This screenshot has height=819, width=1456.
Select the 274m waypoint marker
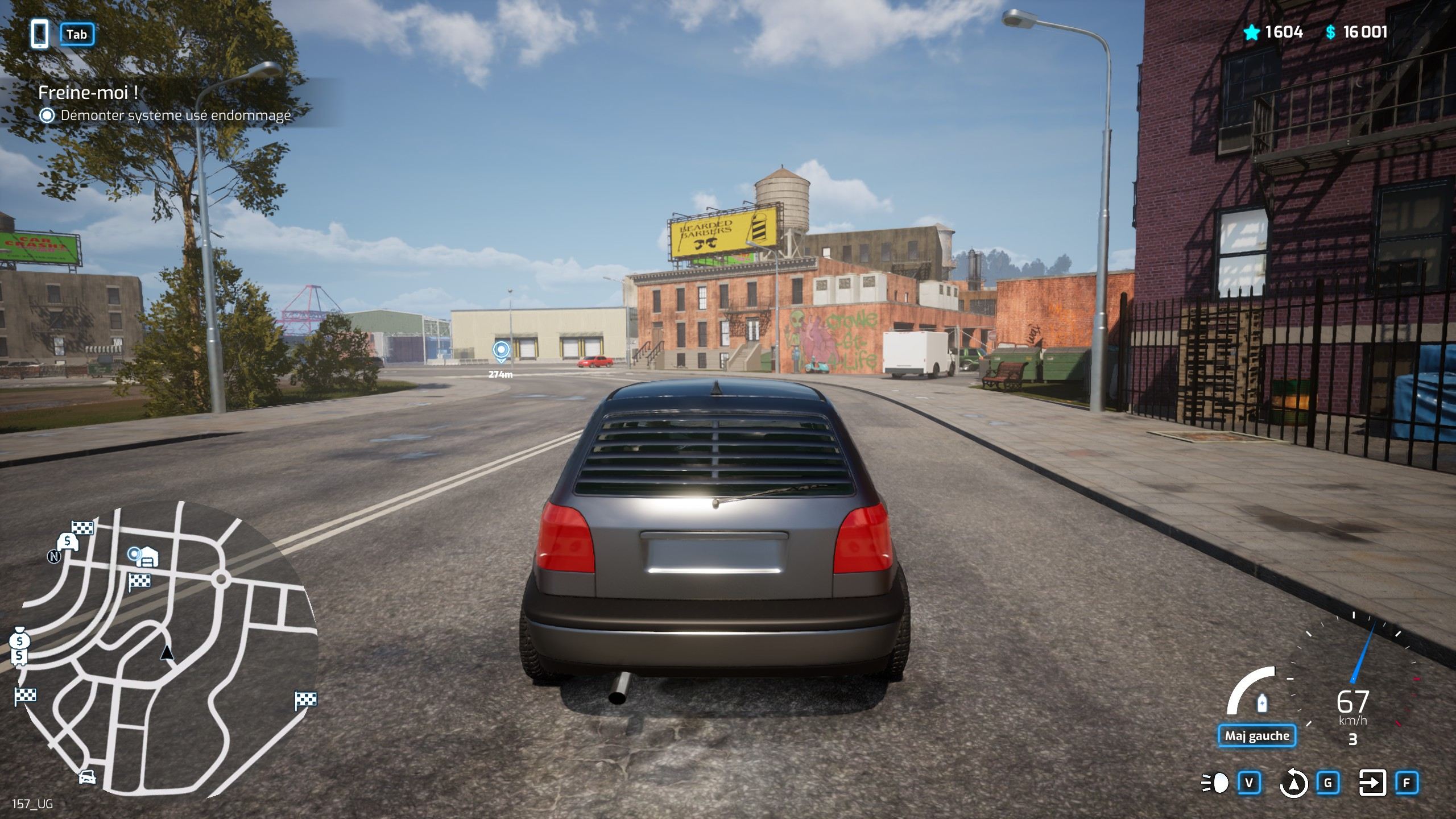pos(500,351)
